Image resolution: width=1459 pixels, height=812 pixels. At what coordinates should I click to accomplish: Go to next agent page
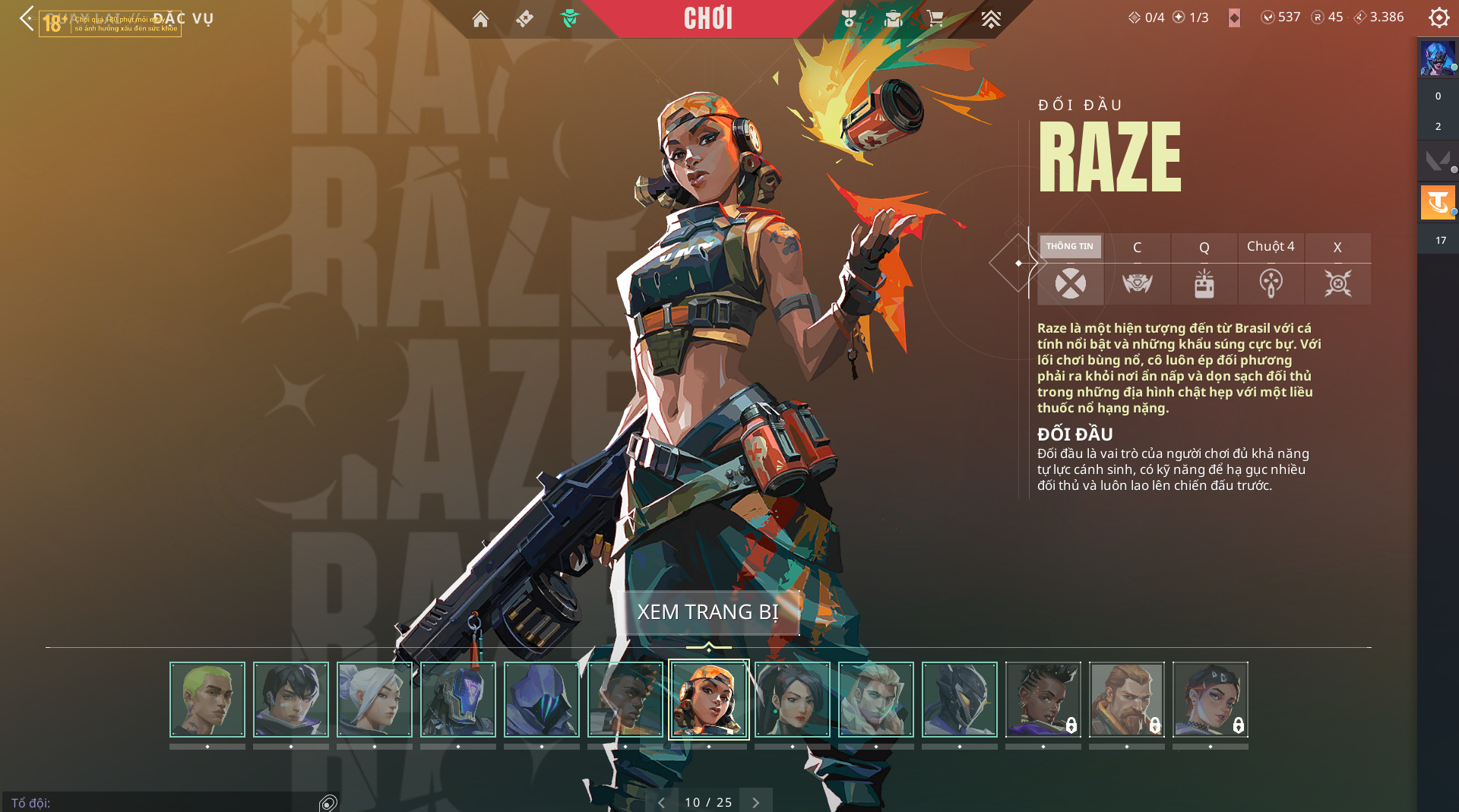[755, 802]
